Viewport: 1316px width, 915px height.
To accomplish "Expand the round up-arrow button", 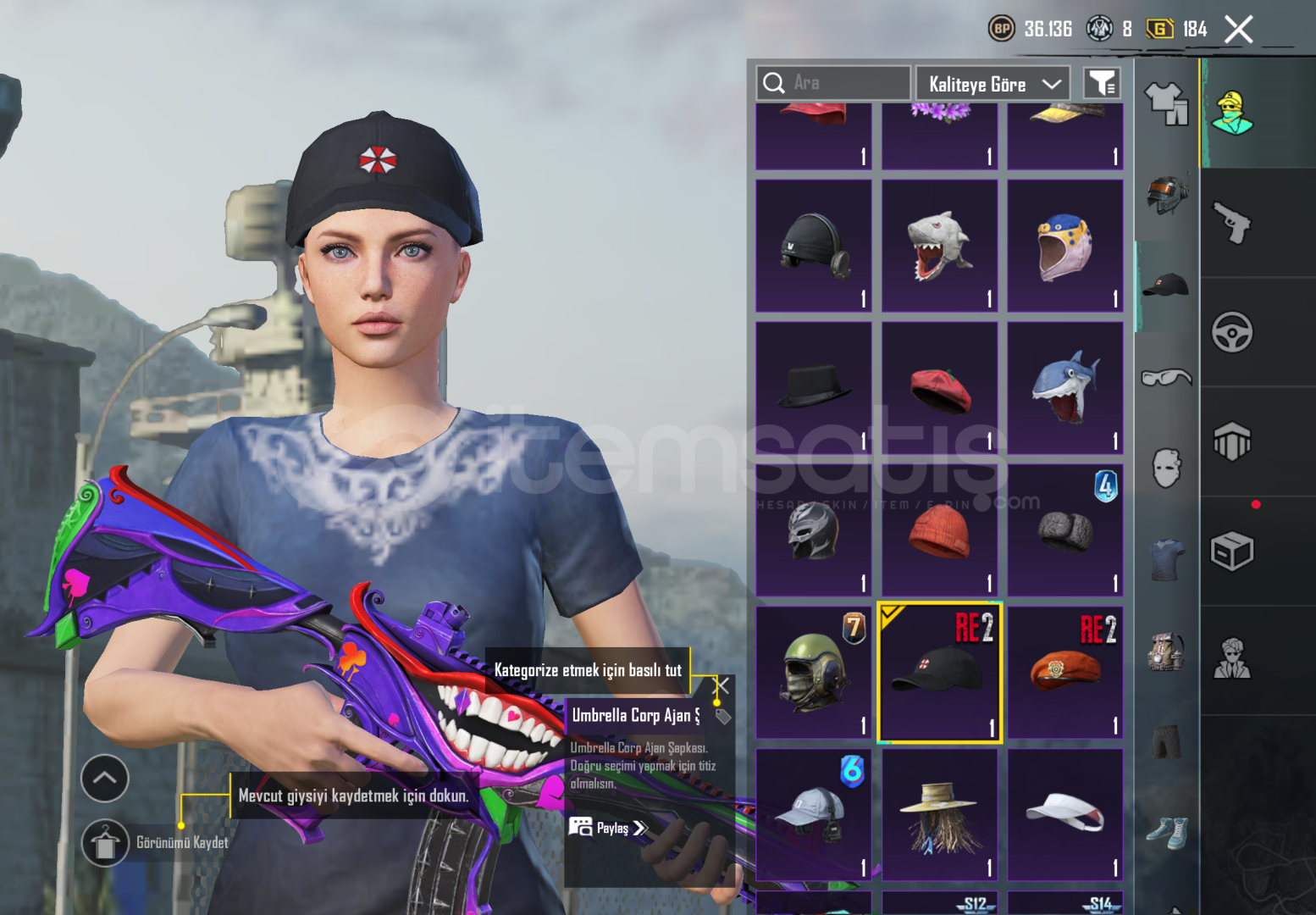I will (x=105, y=778).
